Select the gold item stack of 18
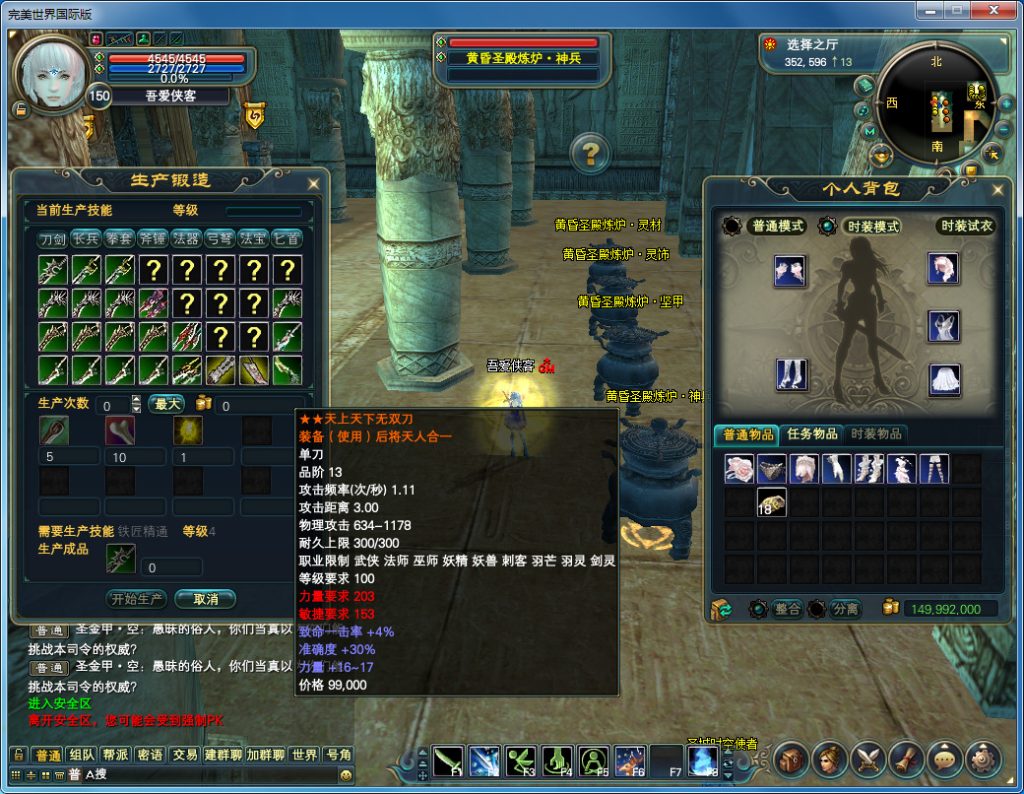 [771, 502]
